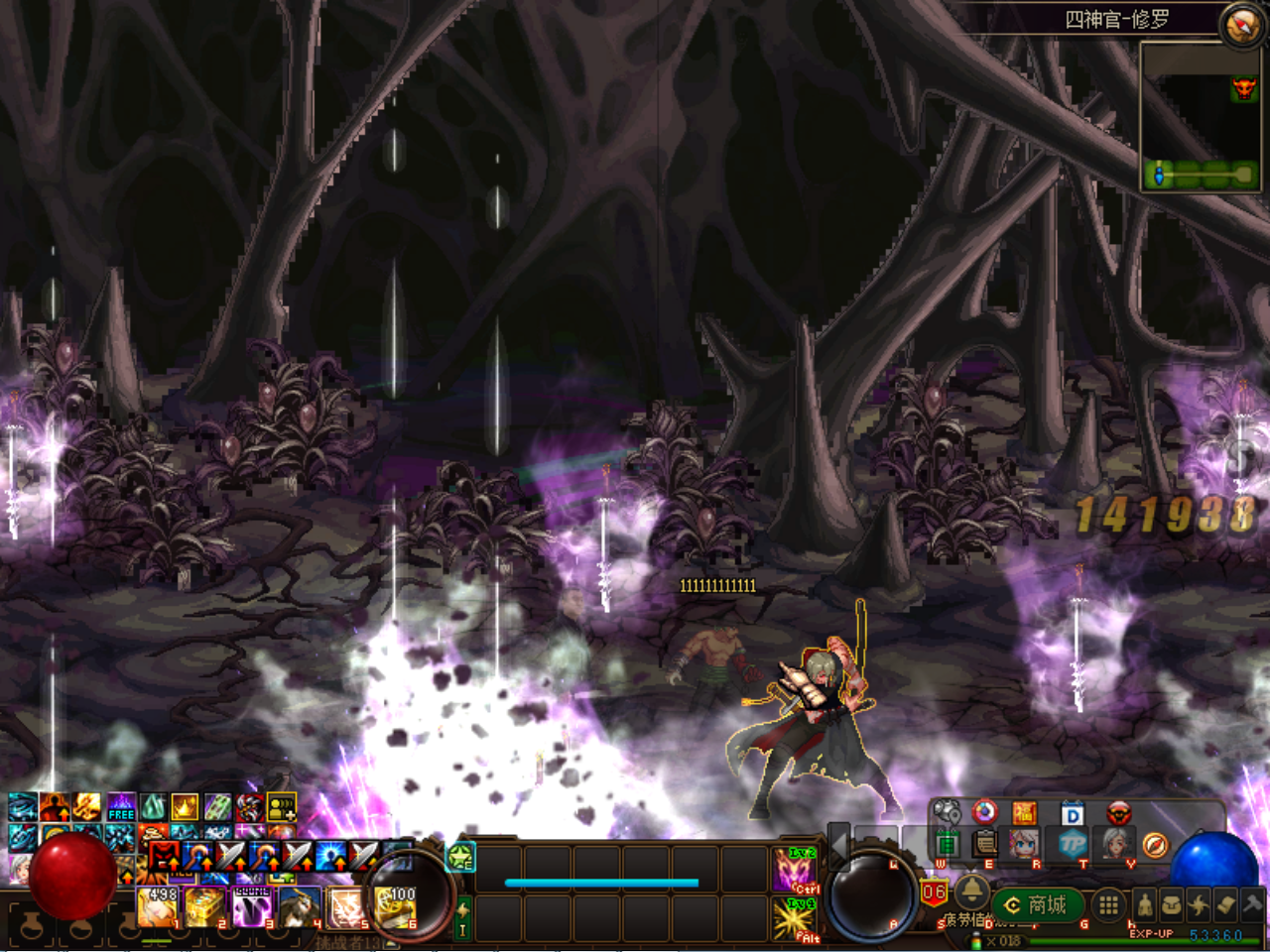The width and height of the screenshot is (1270, 952).
Task: Click the hammer menu icon
Action: (1253, 904)
